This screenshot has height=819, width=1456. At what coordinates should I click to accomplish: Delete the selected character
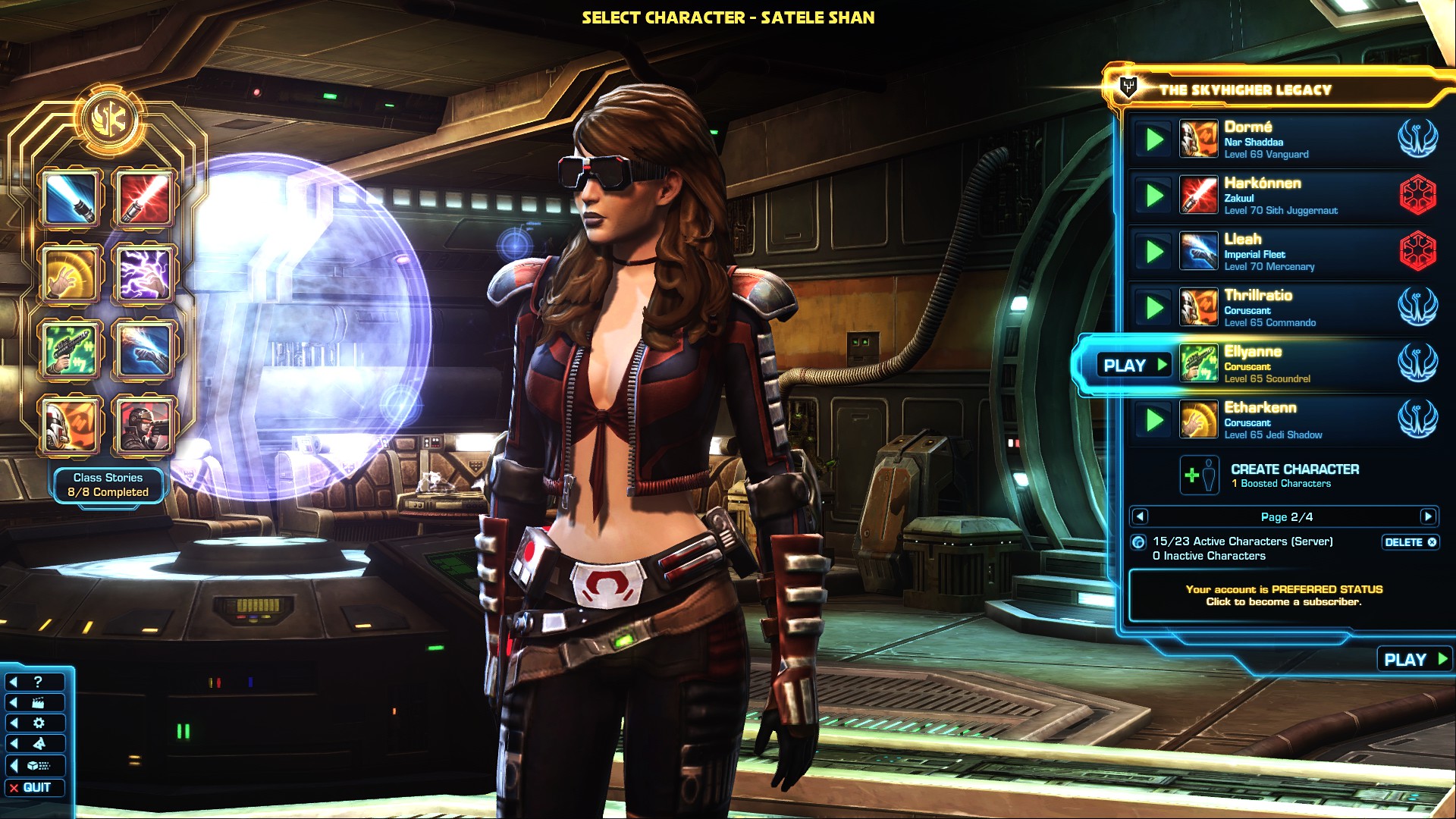tap(1410, 542)
